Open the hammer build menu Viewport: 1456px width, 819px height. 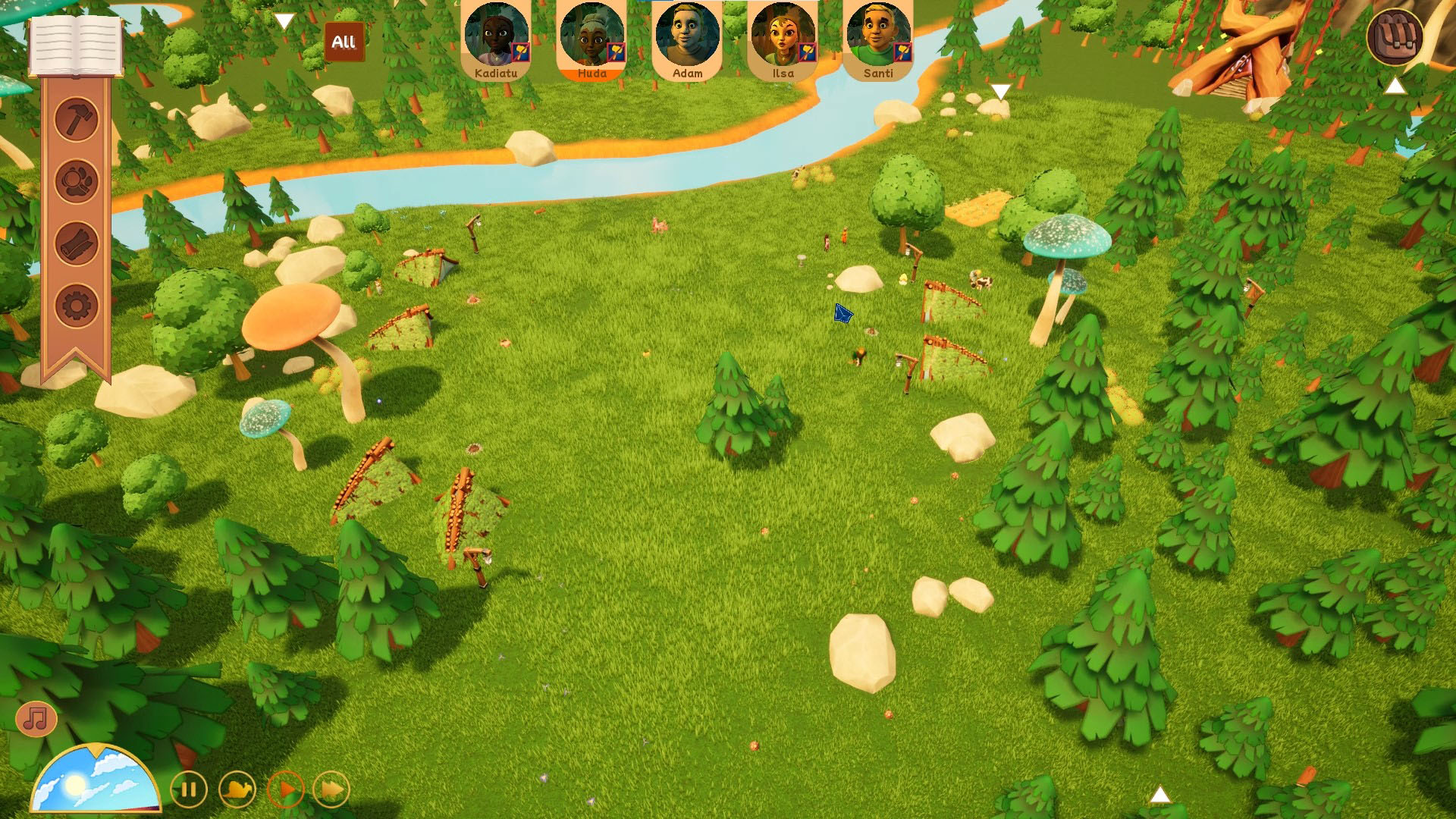77,119
